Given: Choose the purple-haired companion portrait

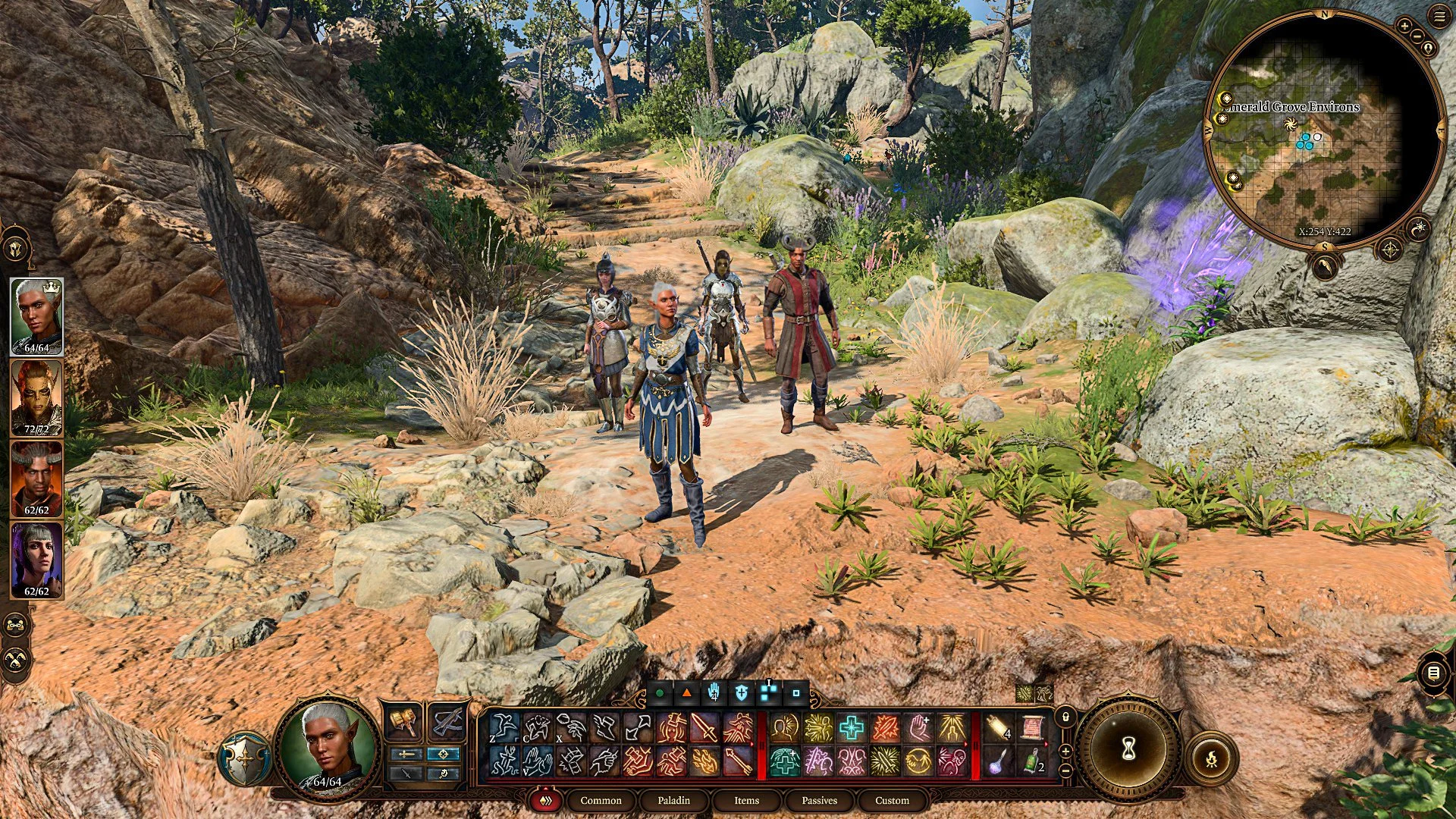Looking at the screenshot, I should [36, 559].
